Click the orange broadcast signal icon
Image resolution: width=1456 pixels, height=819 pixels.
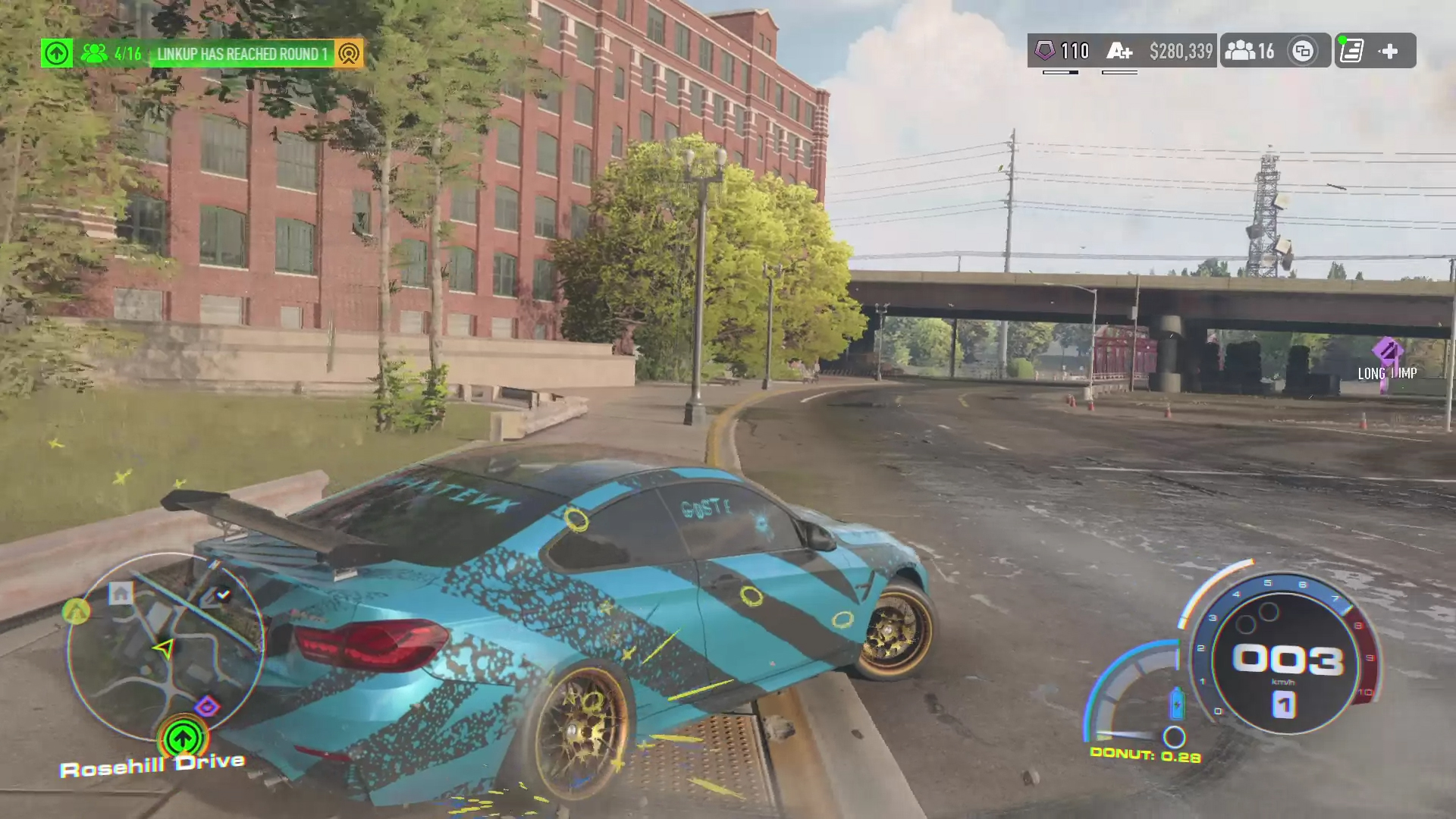pos(348,54)
